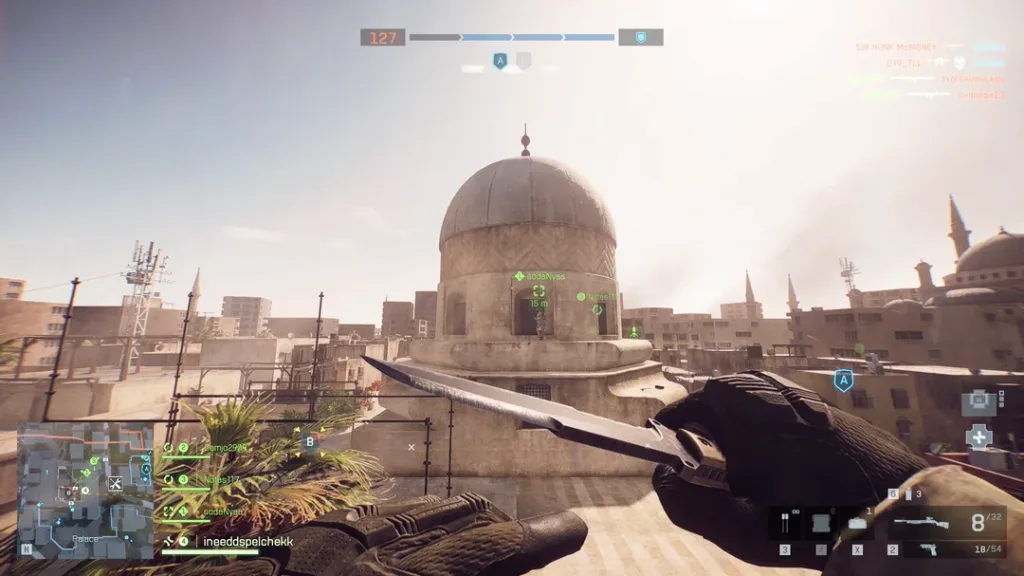
Task: Click the blue team shield icon at top
Action: click(640, 37)
